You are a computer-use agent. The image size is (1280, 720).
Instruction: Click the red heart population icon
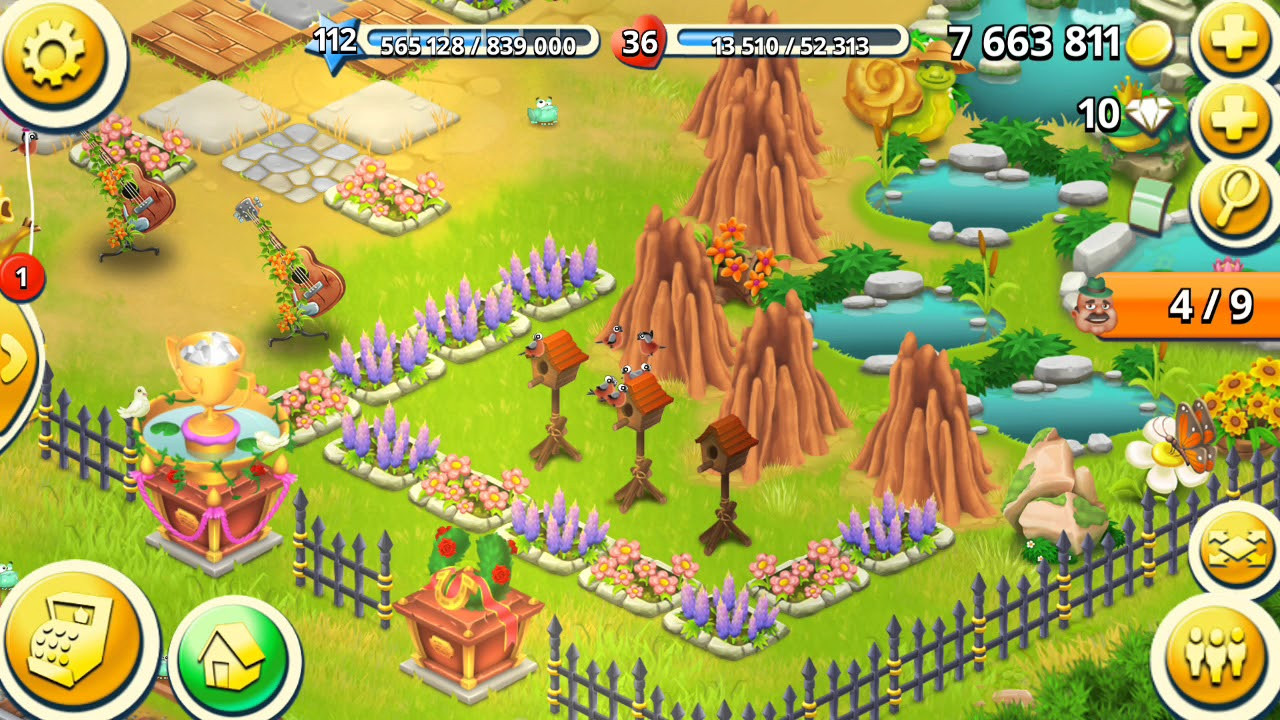pos(641,42)
